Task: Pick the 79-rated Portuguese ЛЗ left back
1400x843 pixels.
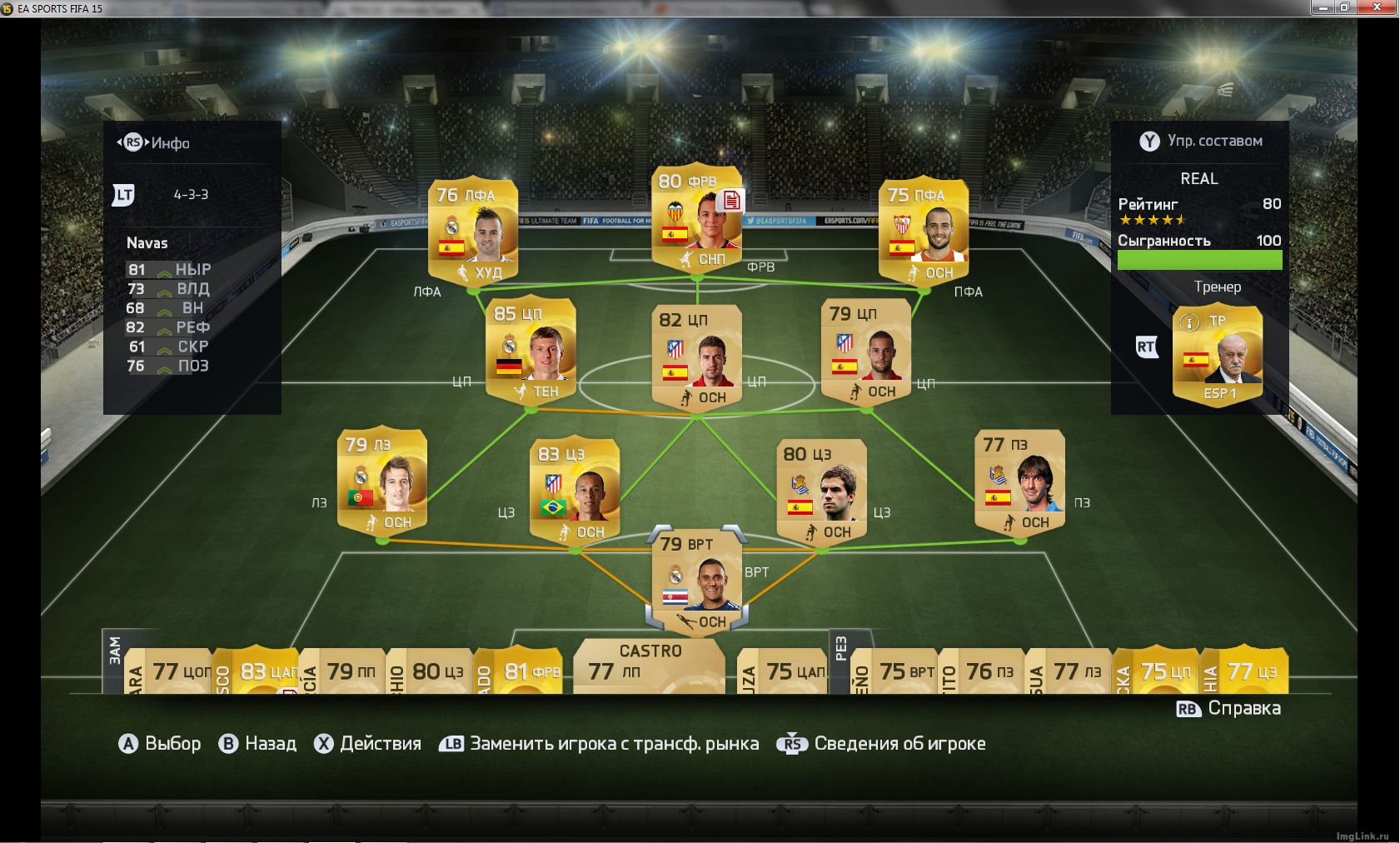Action: tap(381, 481)
